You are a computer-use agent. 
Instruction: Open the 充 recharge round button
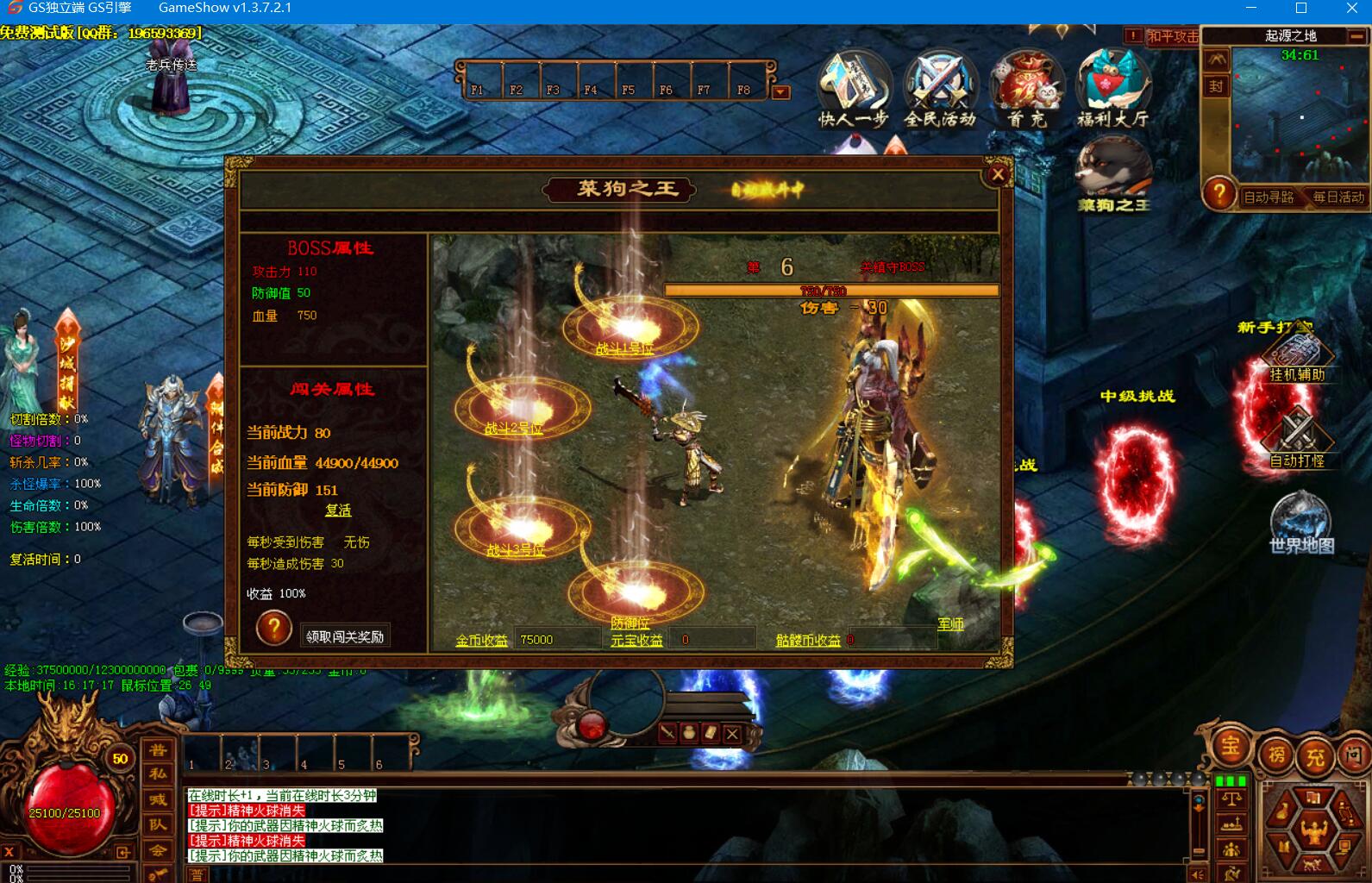(x=1315, y=757)
